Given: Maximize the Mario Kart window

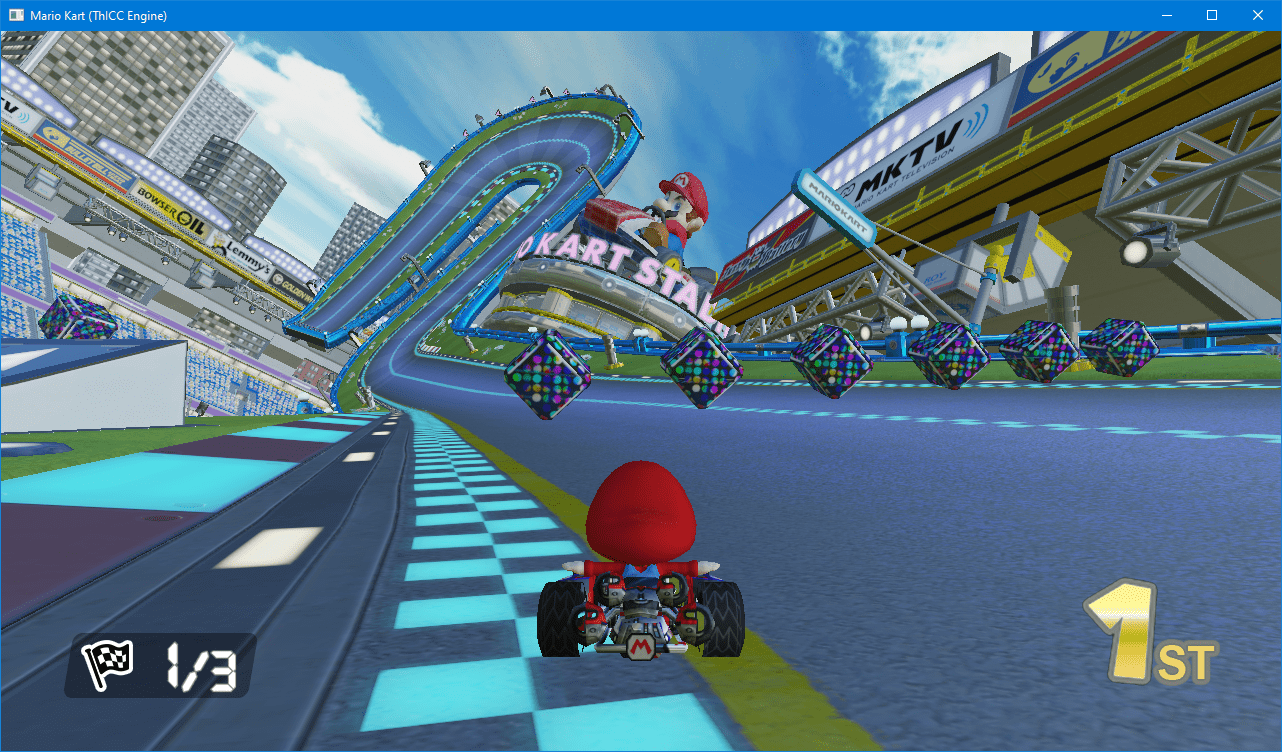Looking at the screenshot, I should coord(1211,15).
